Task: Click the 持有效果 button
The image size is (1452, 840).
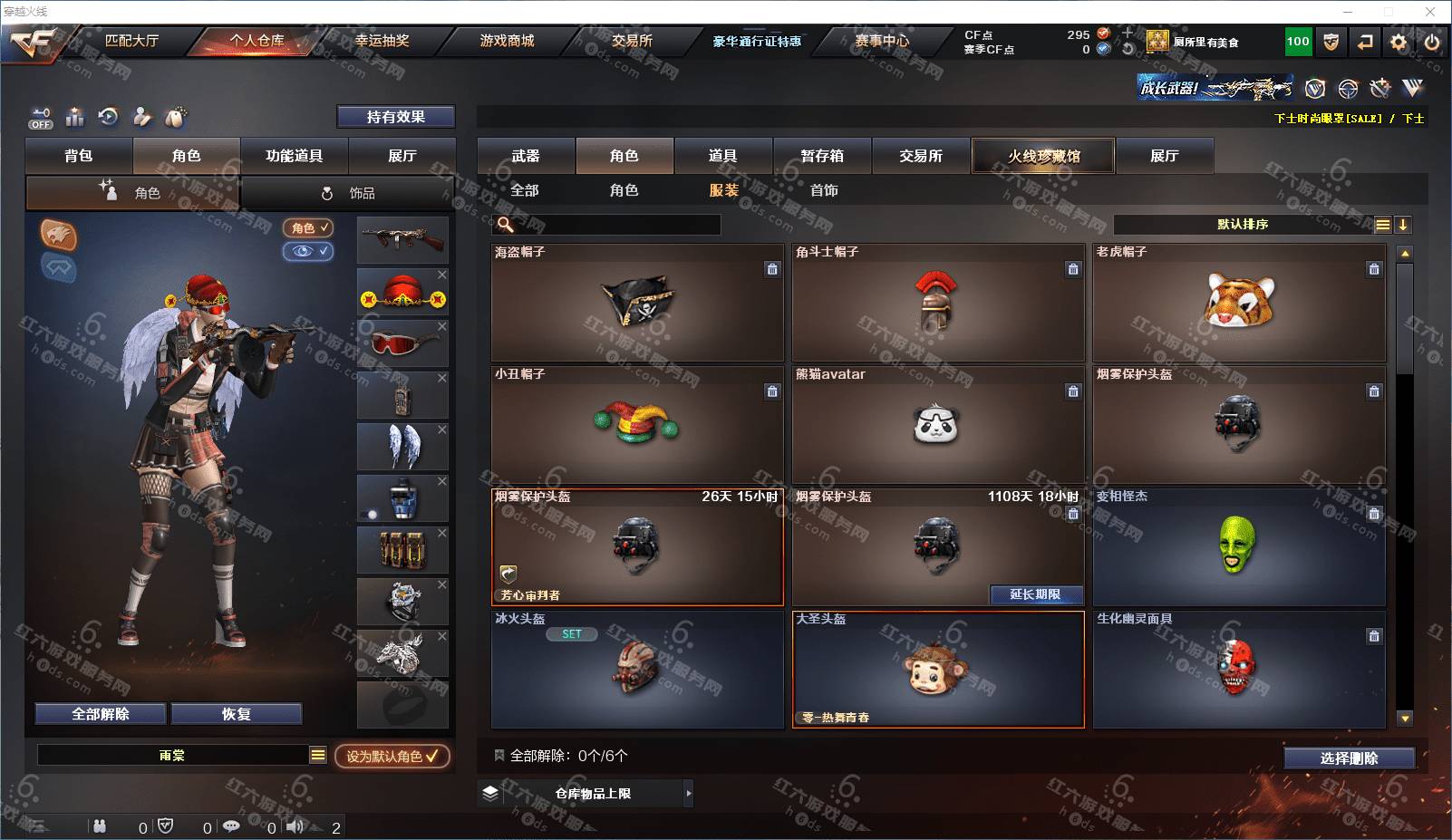Action: 395,117
